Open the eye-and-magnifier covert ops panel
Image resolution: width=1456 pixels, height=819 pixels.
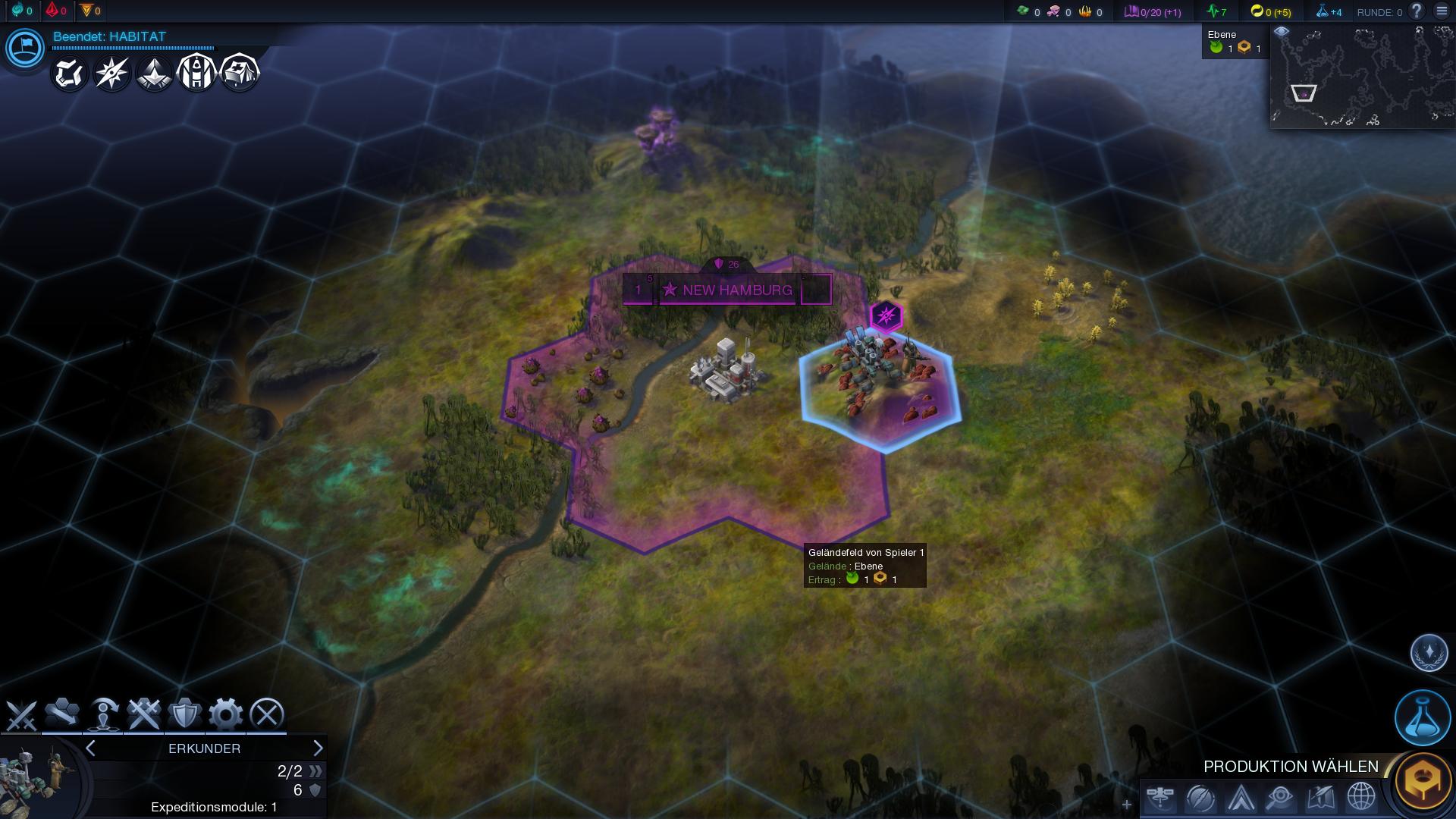tap(1280, 798)
